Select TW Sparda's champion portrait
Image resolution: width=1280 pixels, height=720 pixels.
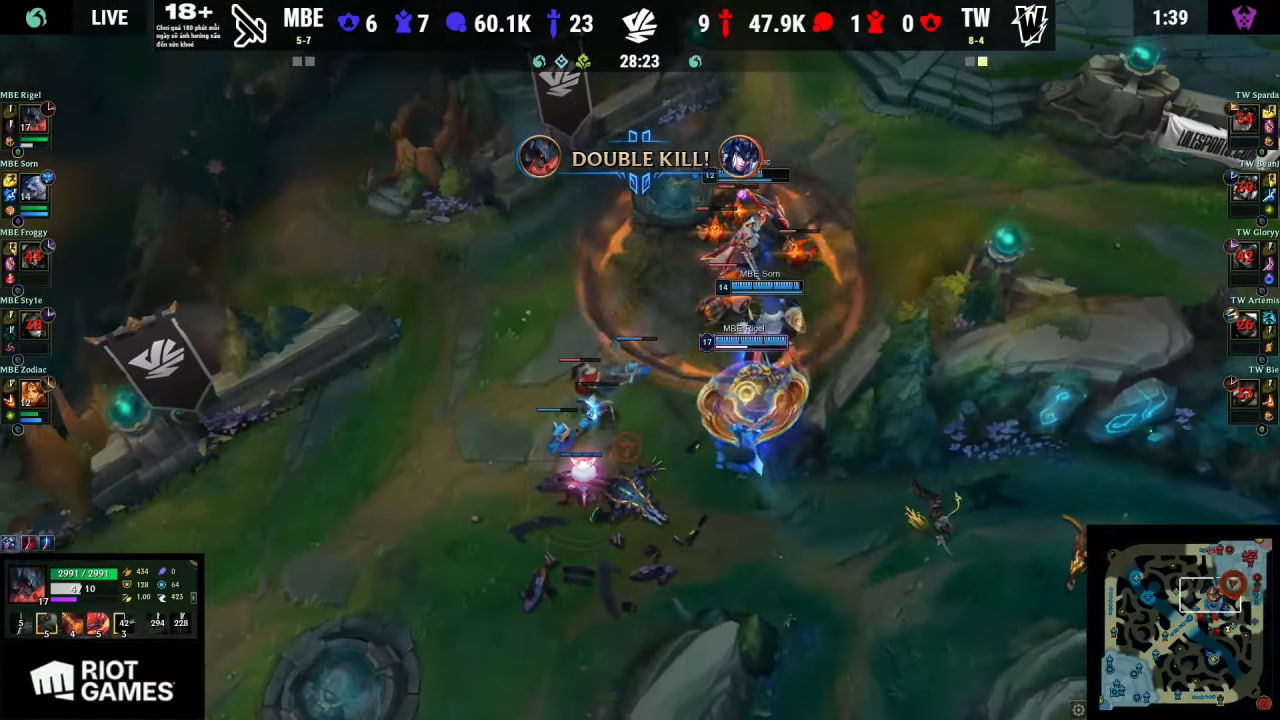point(1245,118)
